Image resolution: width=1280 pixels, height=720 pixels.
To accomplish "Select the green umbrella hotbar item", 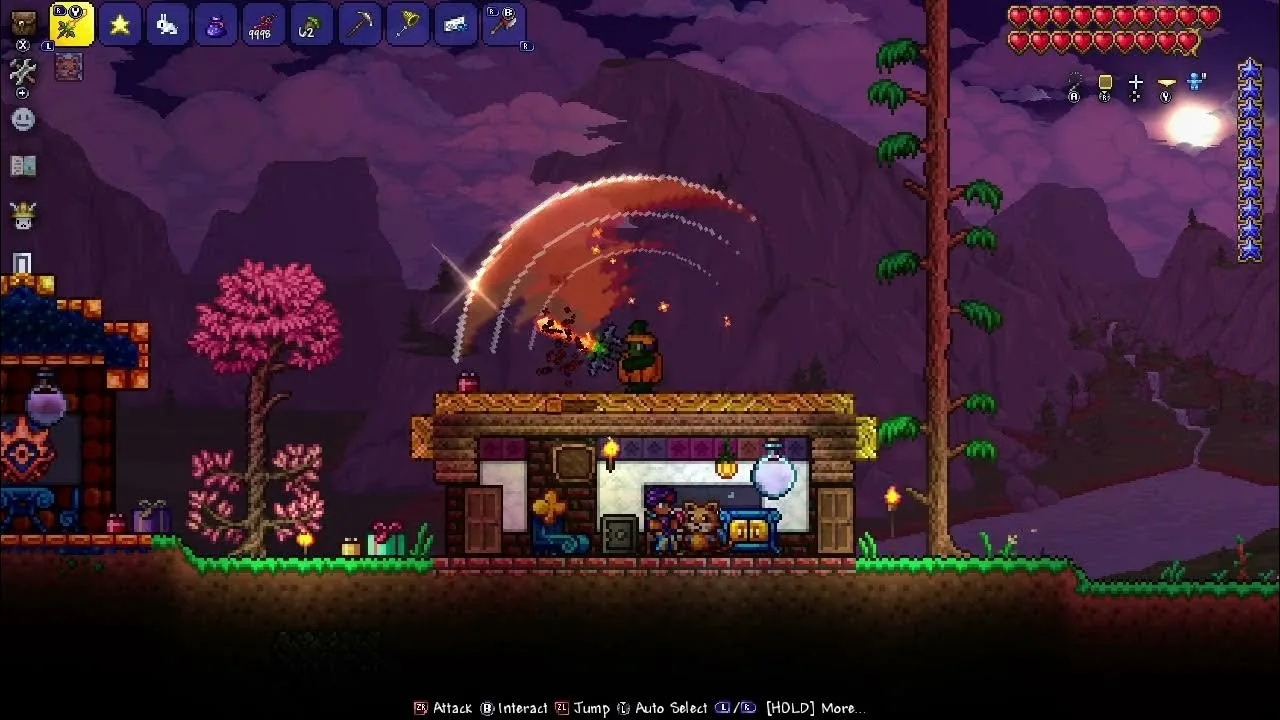I will (x=312, y=23).
